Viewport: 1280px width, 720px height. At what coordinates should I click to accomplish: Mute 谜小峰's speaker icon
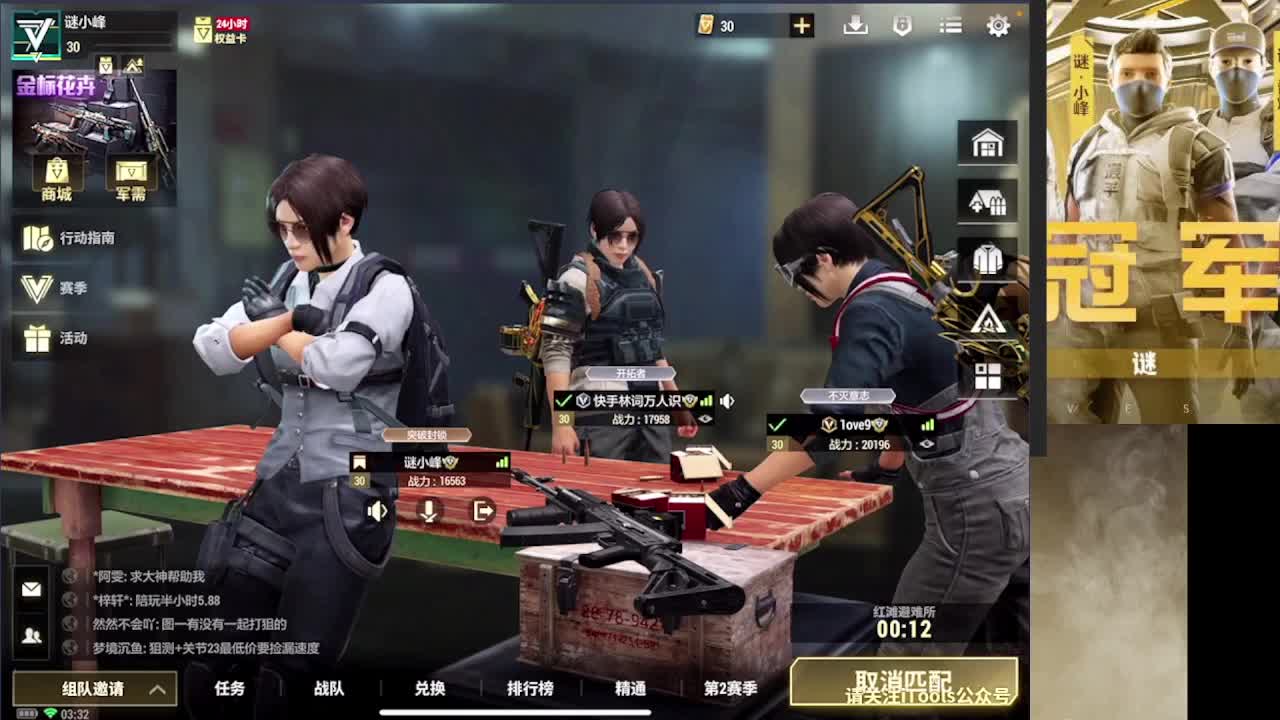point(376,512)
